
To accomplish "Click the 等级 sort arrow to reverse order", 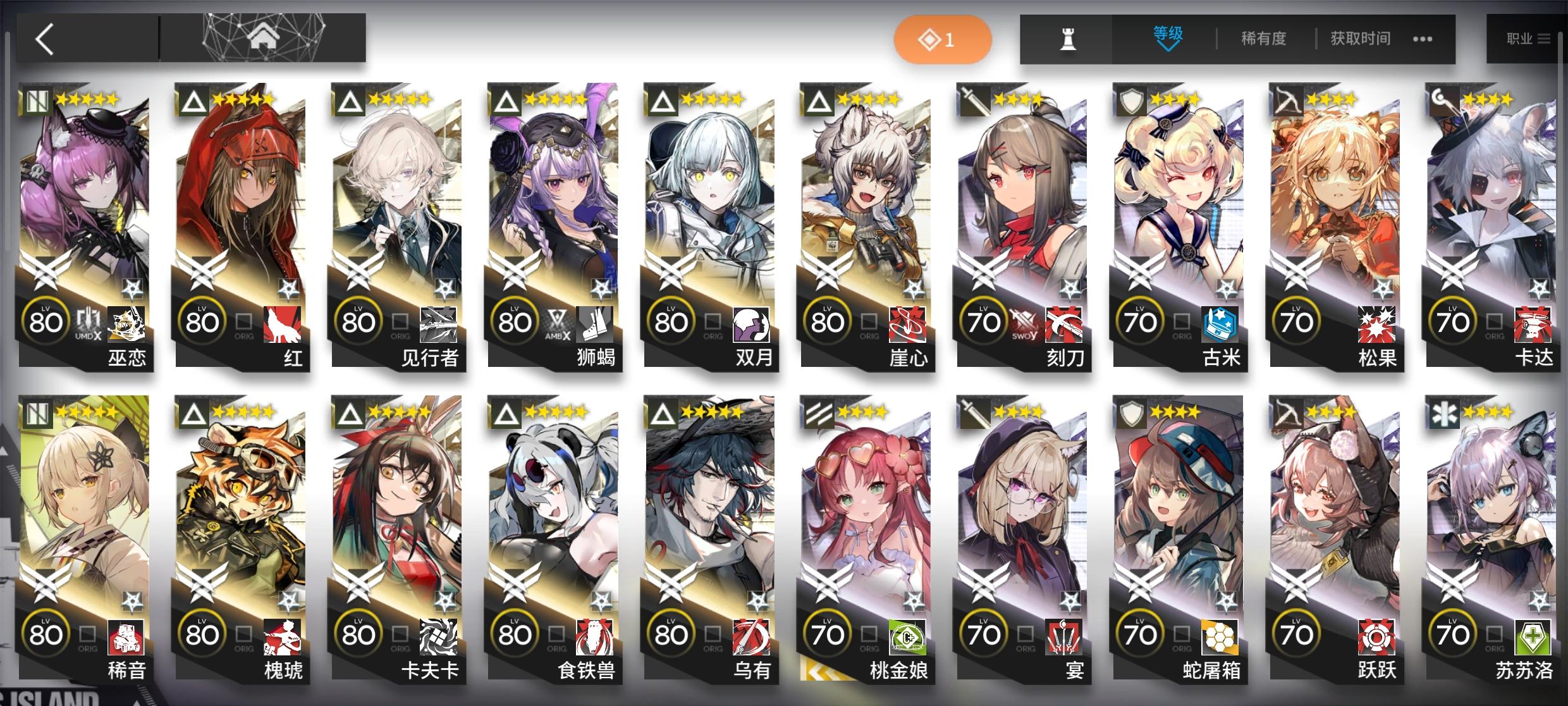I will (x=1167, y=47).
